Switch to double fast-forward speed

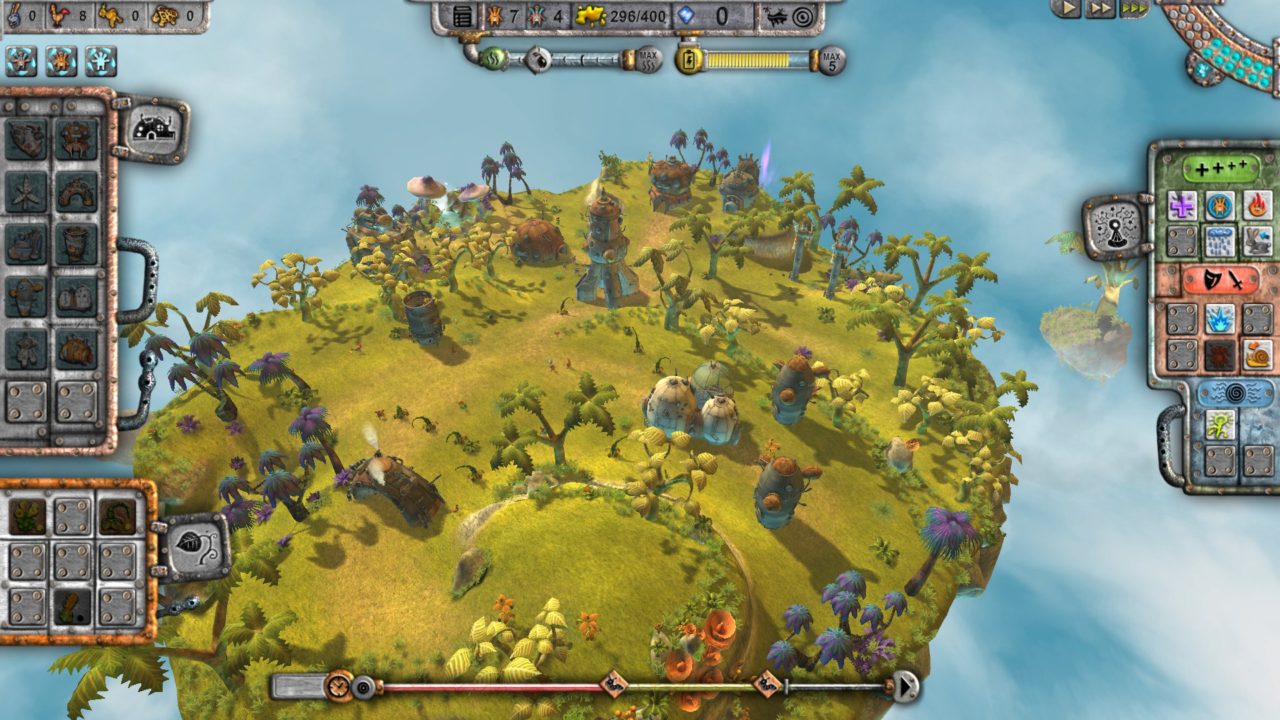click(1101, 8)
